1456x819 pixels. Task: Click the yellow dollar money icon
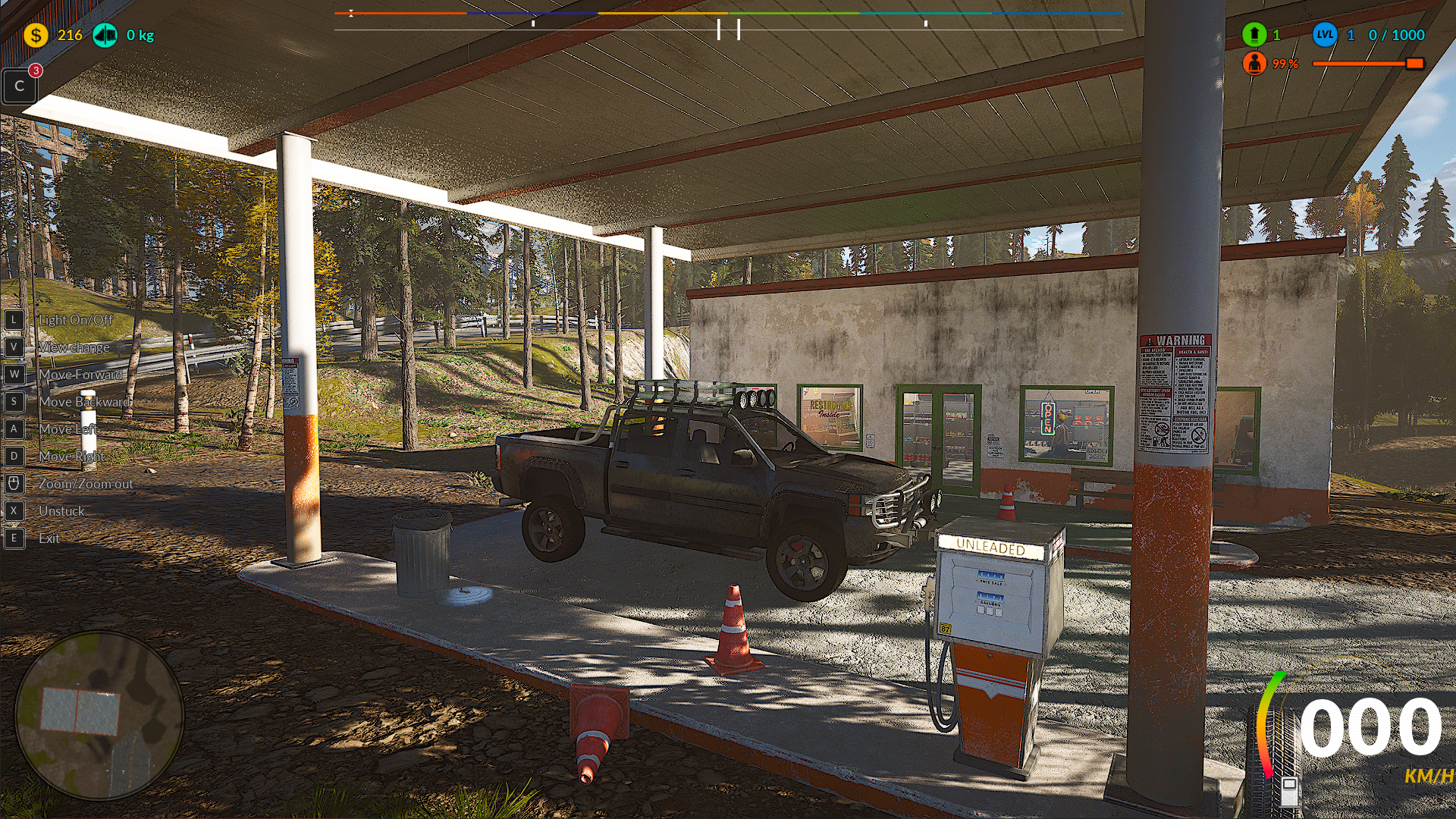pos(35,33)
